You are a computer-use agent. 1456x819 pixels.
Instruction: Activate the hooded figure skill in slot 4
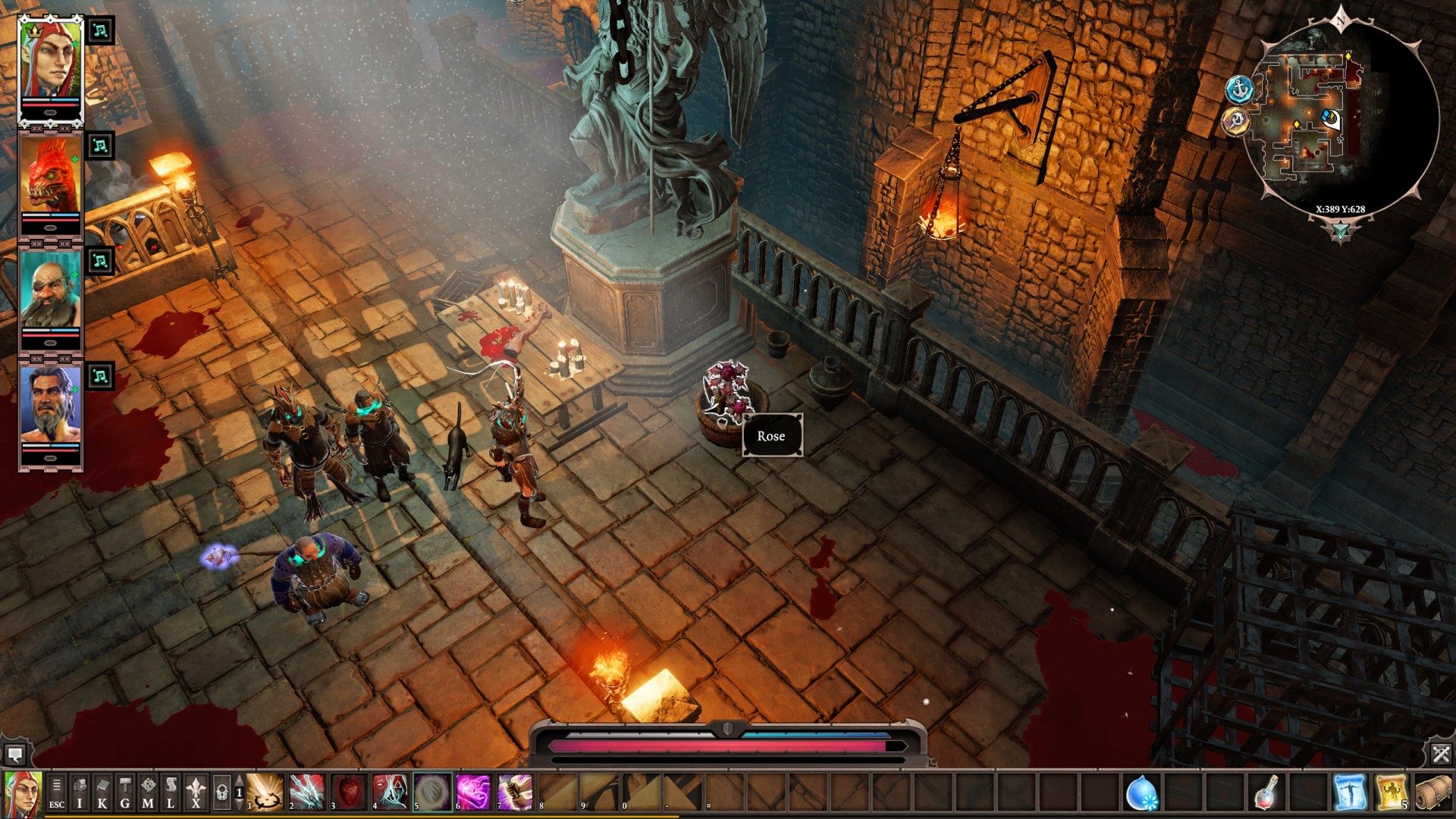point(391,792)
